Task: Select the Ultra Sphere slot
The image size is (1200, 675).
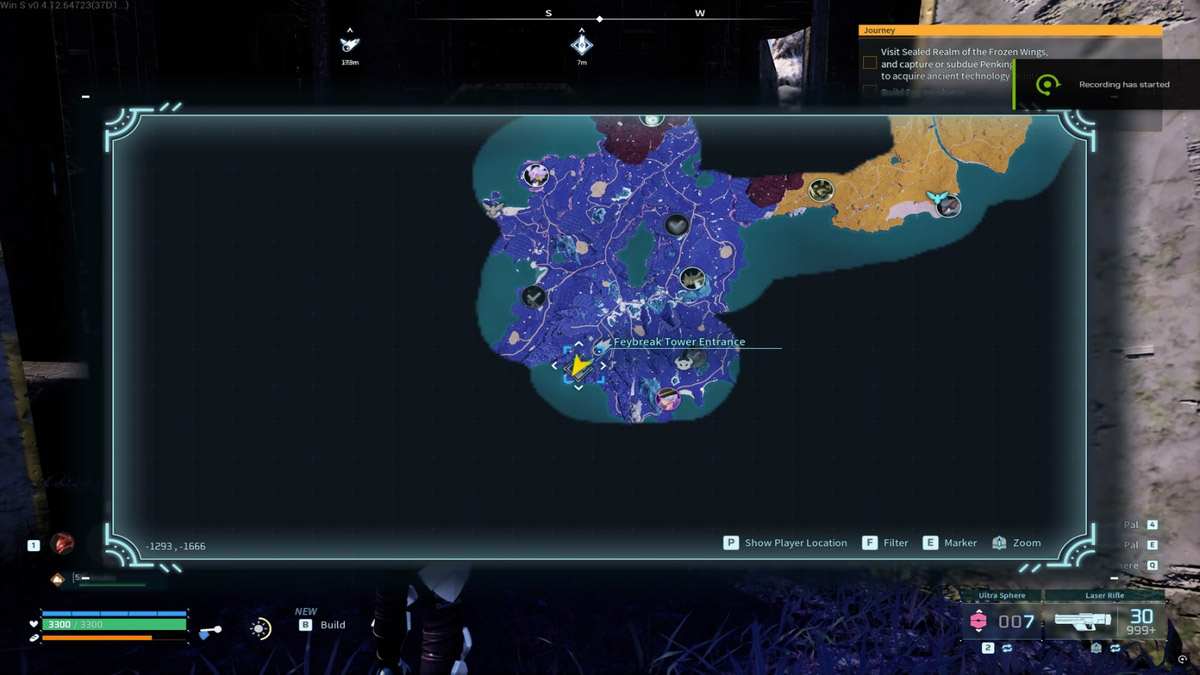Action: [1001, 621]
